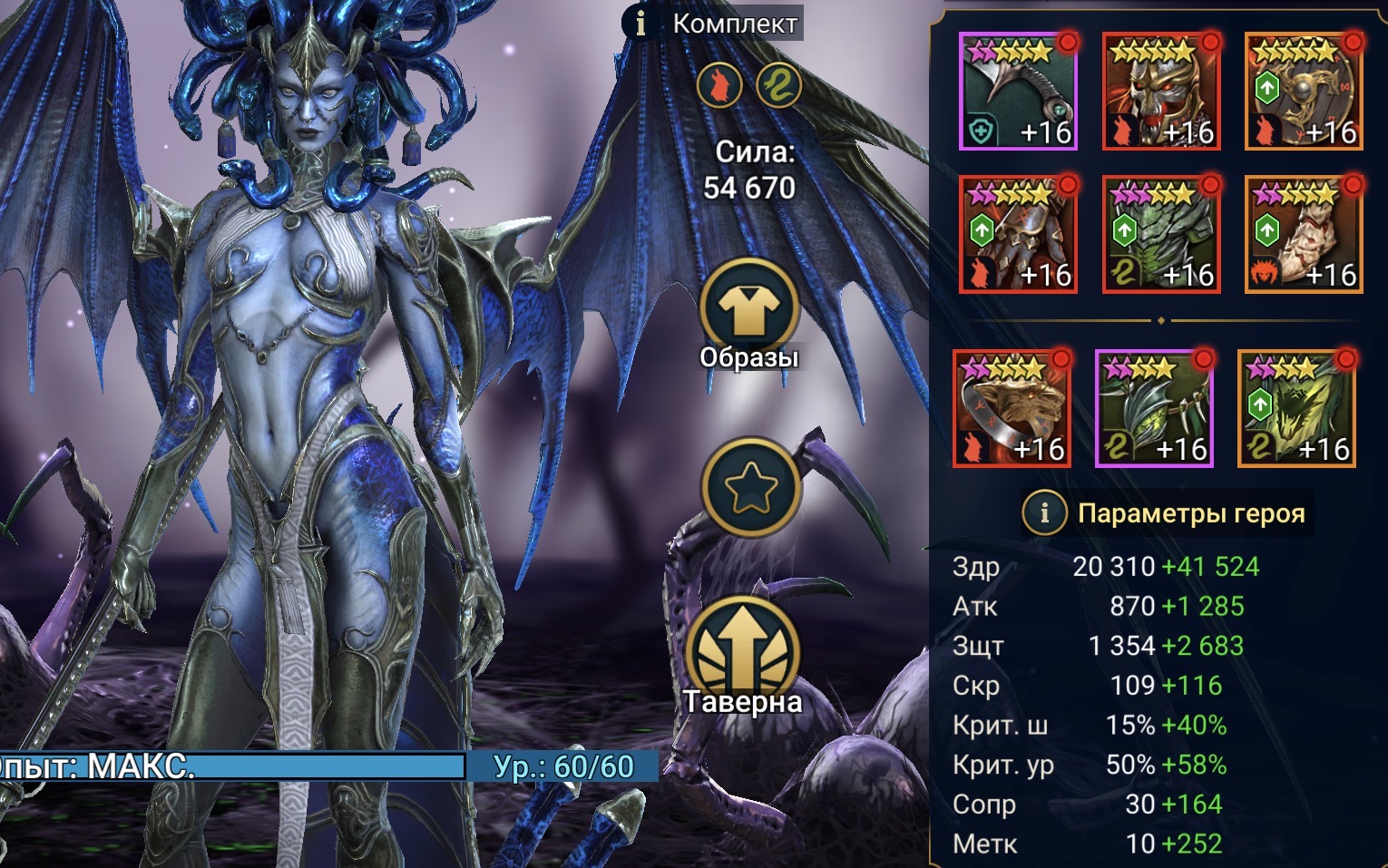Image resolution: width=1388 pixels, height=868 pixels.
Task: Inspect the green chest armor slot
Action: [x=1161, y=234]
